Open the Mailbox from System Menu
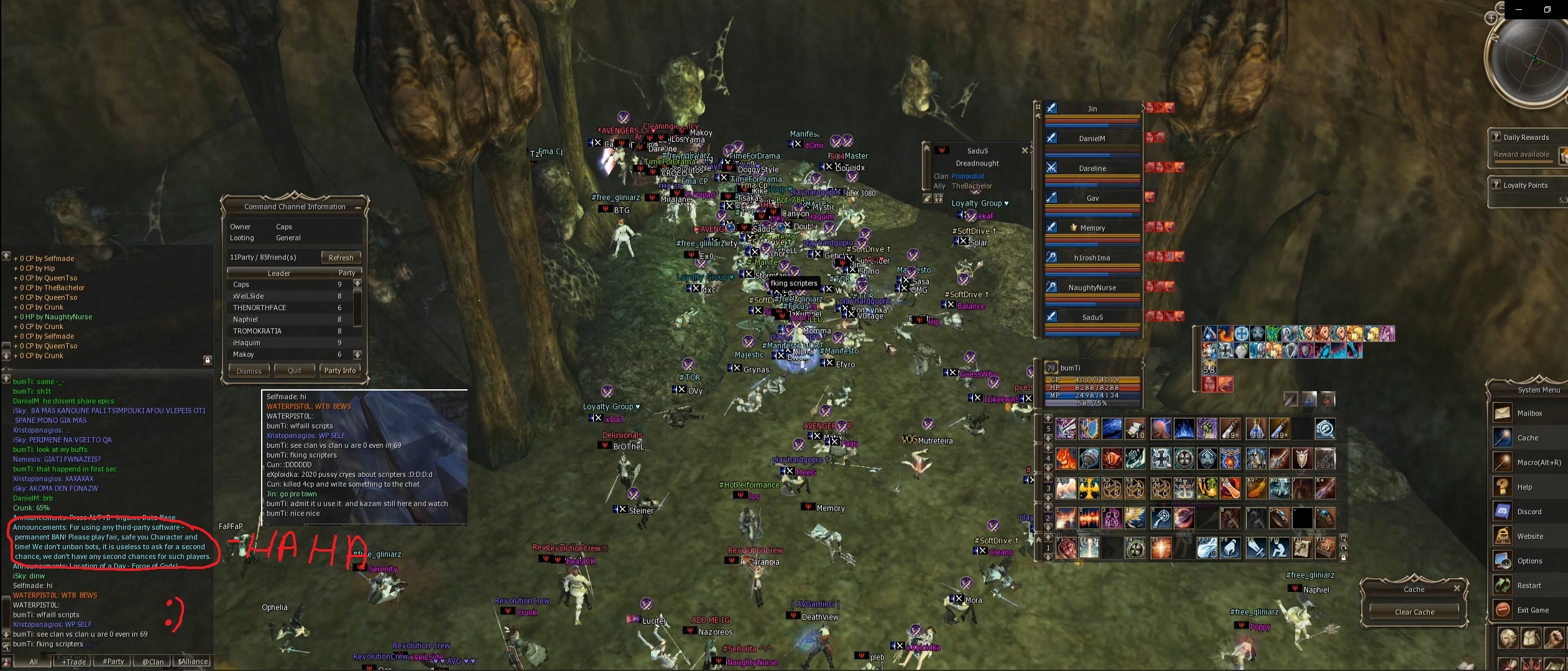 tap(1529, 414)
